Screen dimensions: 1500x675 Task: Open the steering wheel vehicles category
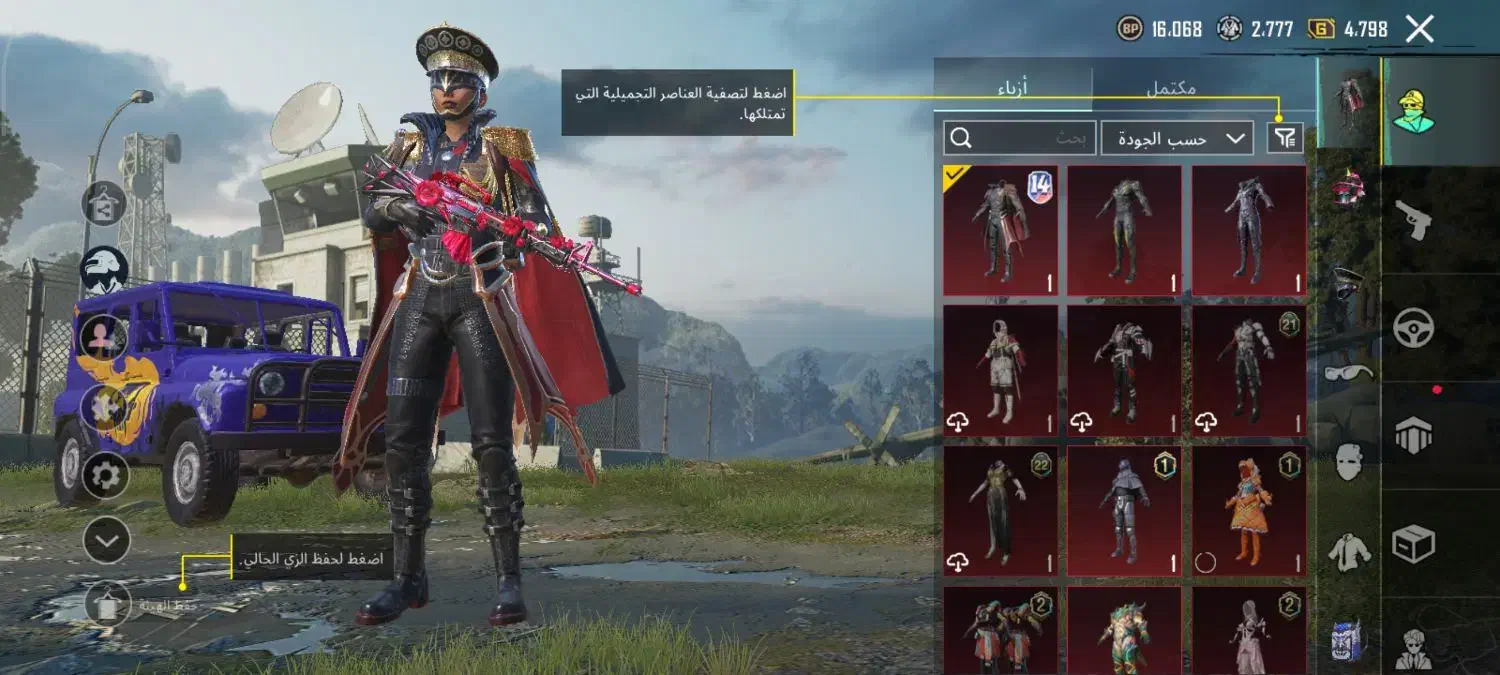1413,327
